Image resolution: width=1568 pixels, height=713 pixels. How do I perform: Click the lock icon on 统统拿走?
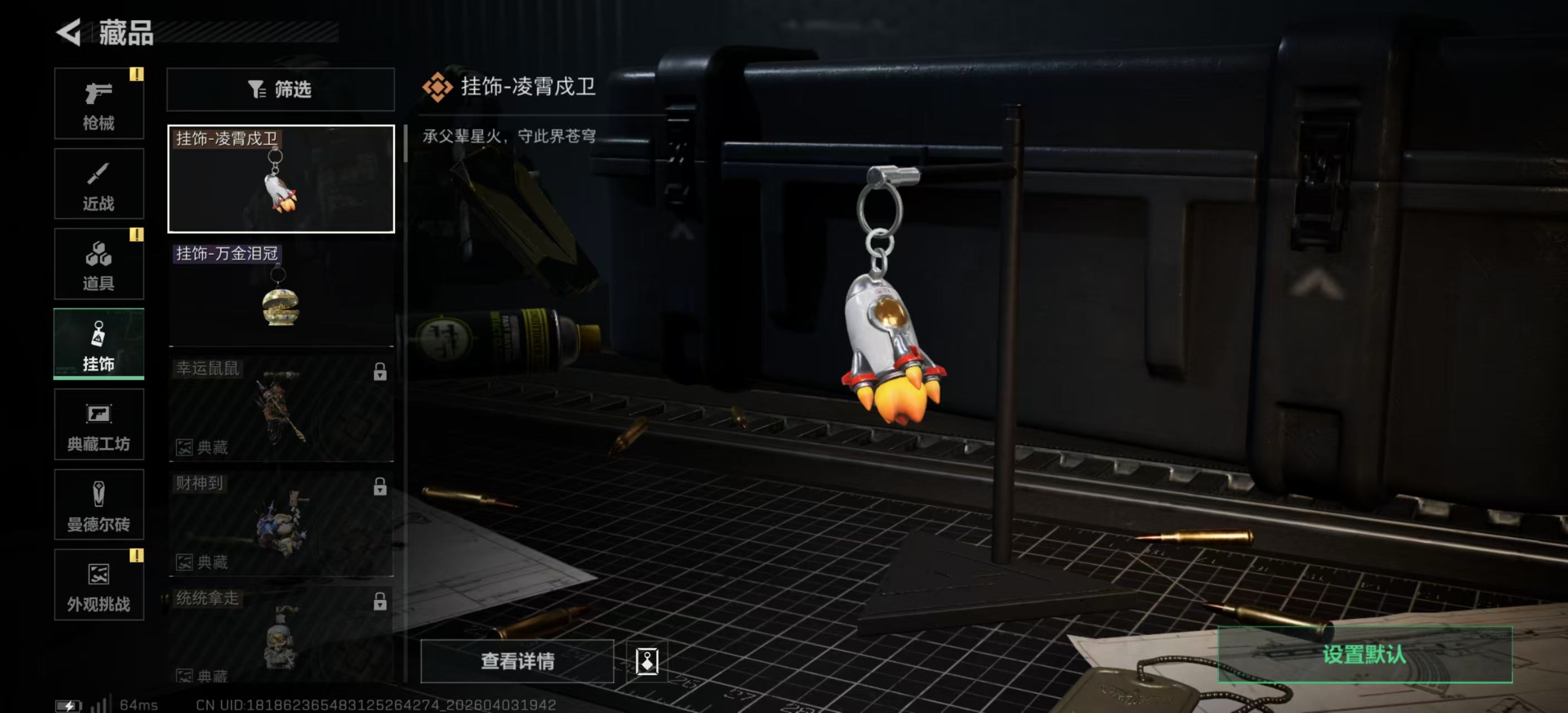click(381, 599)
